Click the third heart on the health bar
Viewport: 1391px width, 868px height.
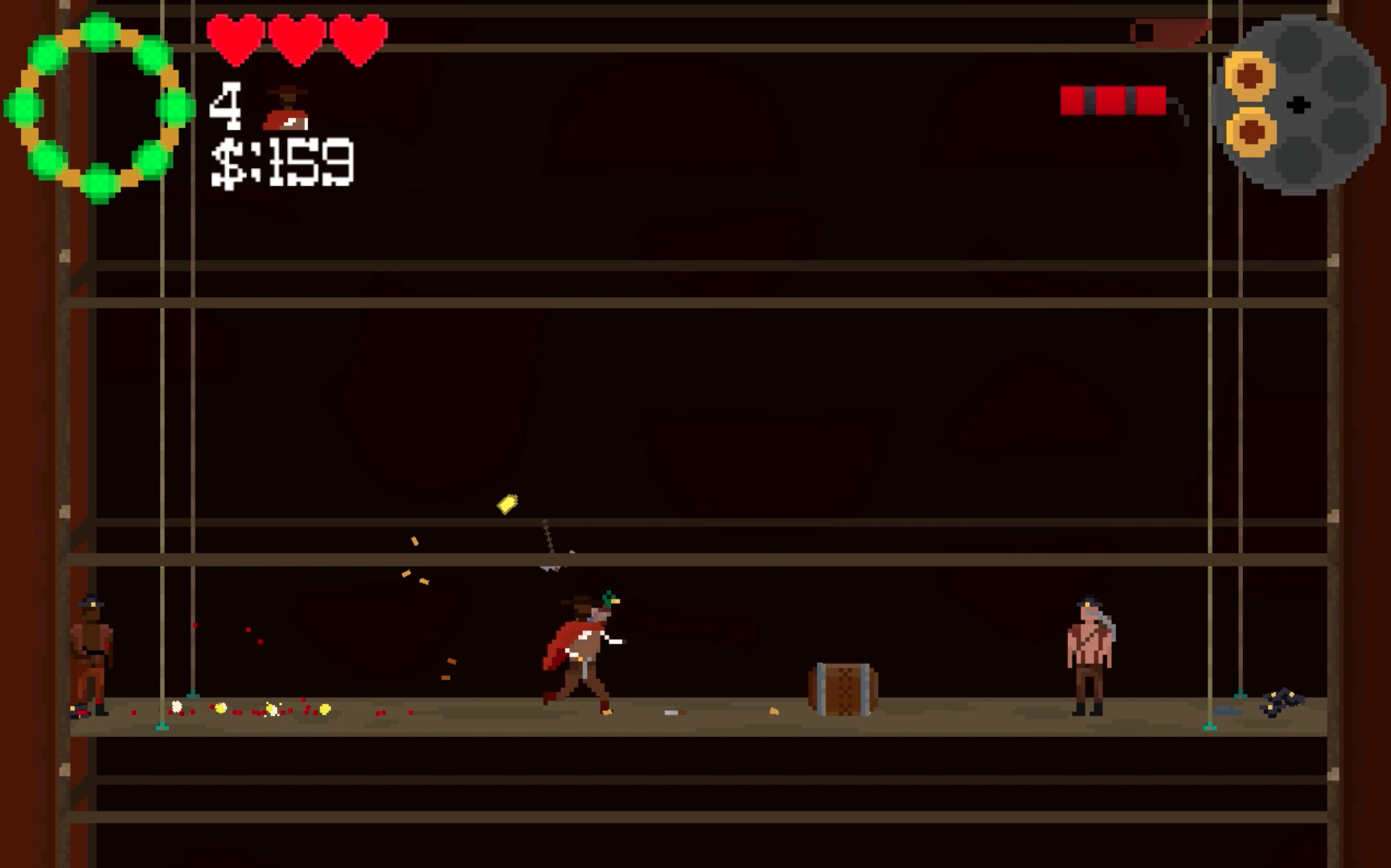359,35
